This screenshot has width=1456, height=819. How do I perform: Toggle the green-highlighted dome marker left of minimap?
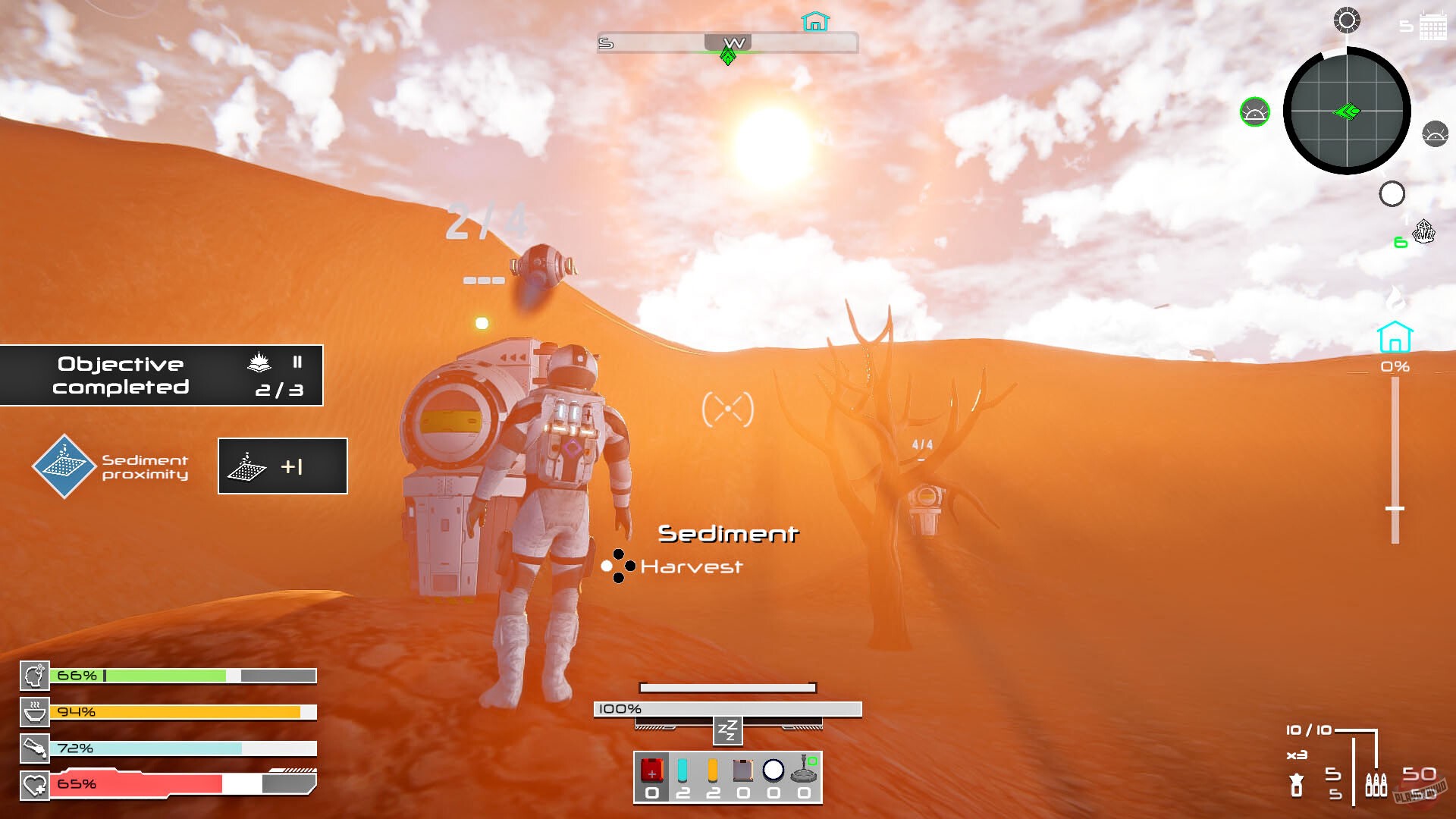1254,110
